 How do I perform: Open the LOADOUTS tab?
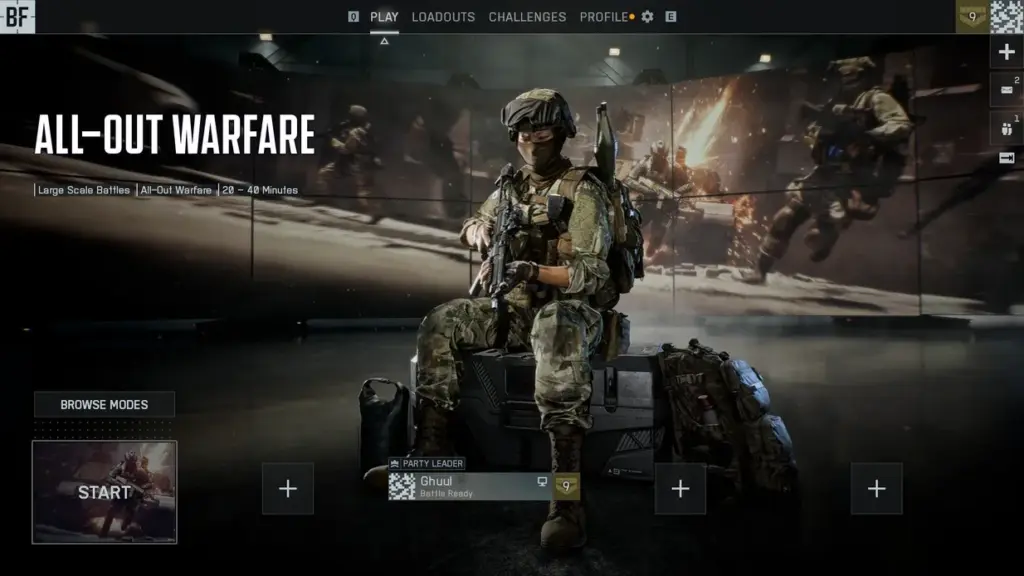pyautogui.click(x=443, y=17)
